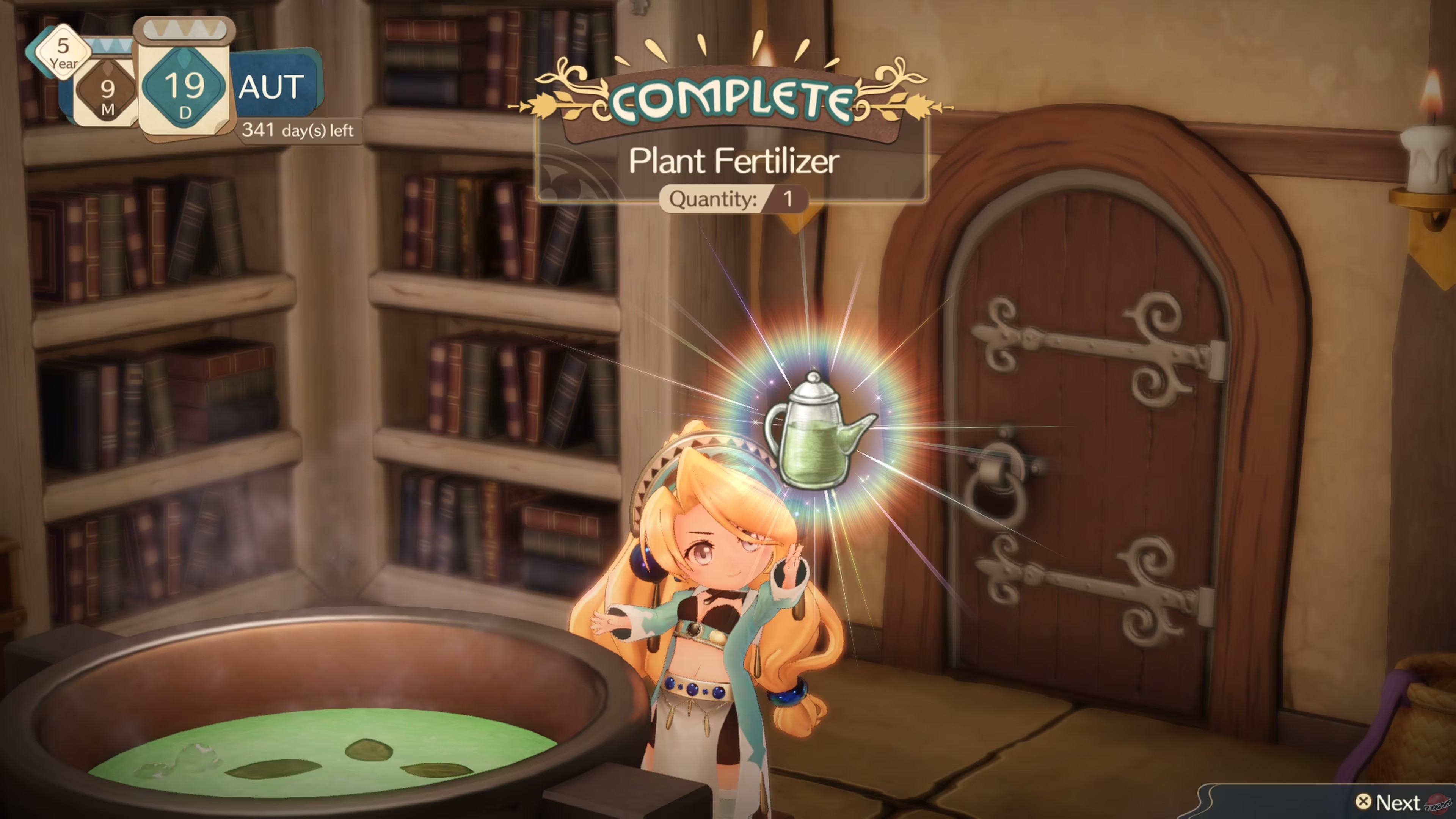Click the 19D day calendar badge
The height and width of the screenshot is (819, 1456).
[184, 88]
